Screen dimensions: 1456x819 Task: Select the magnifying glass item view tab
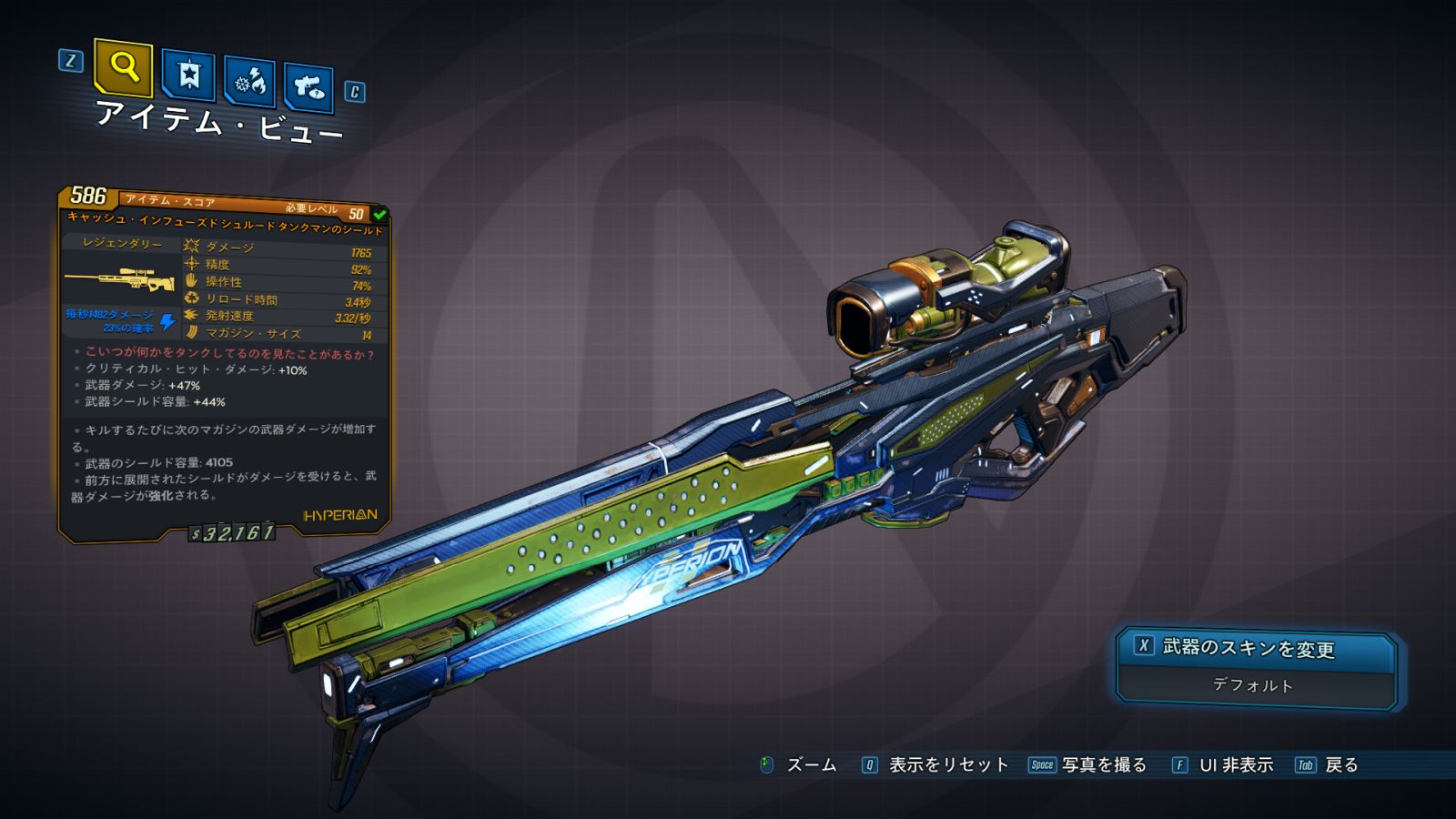[123, 67]
